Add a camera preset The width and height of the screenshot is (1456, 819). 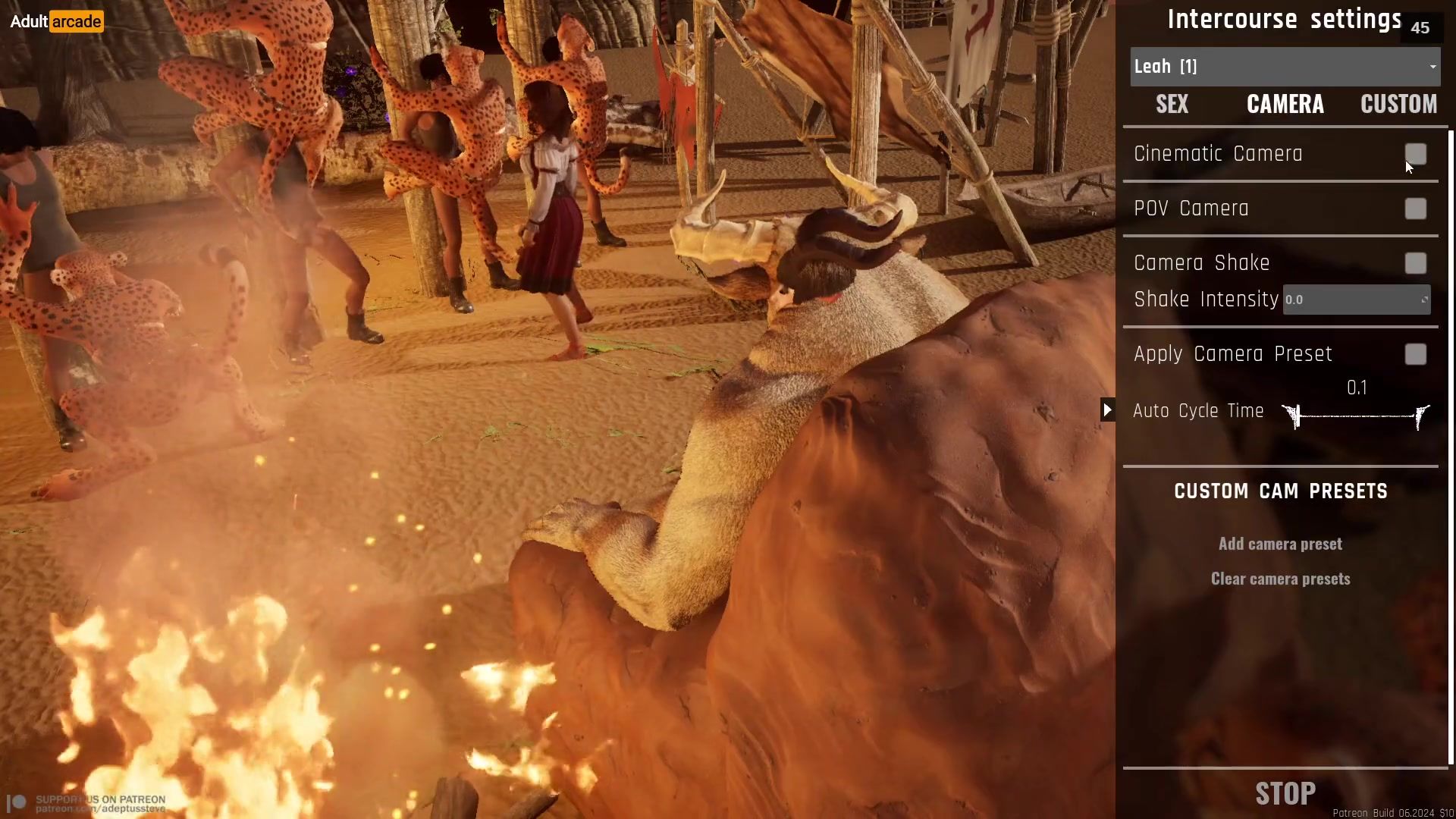(1280, 544)
